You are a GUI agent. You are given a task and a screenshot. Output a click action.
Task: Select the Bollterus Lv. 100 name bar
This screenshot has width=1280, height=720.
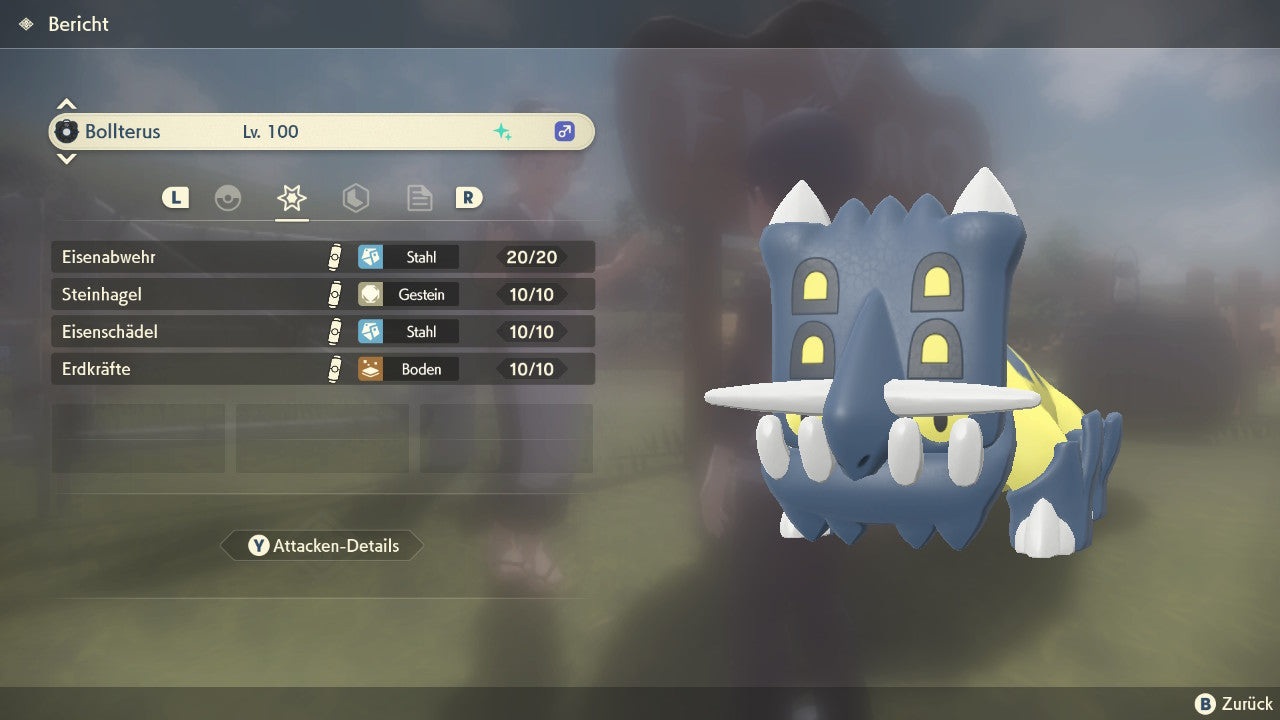322,132
